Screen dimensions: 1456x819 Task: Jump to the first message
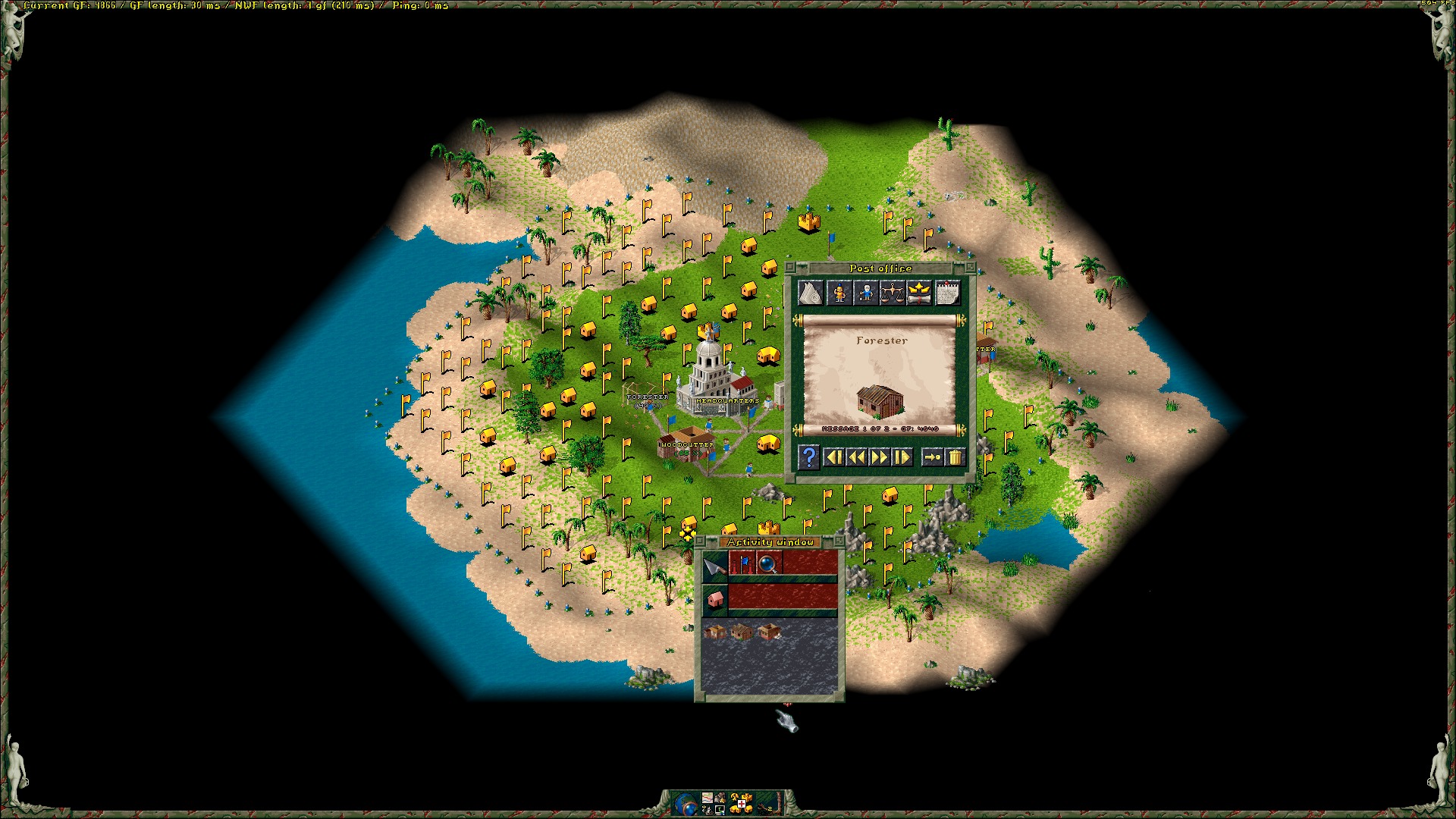click(834, 457)
